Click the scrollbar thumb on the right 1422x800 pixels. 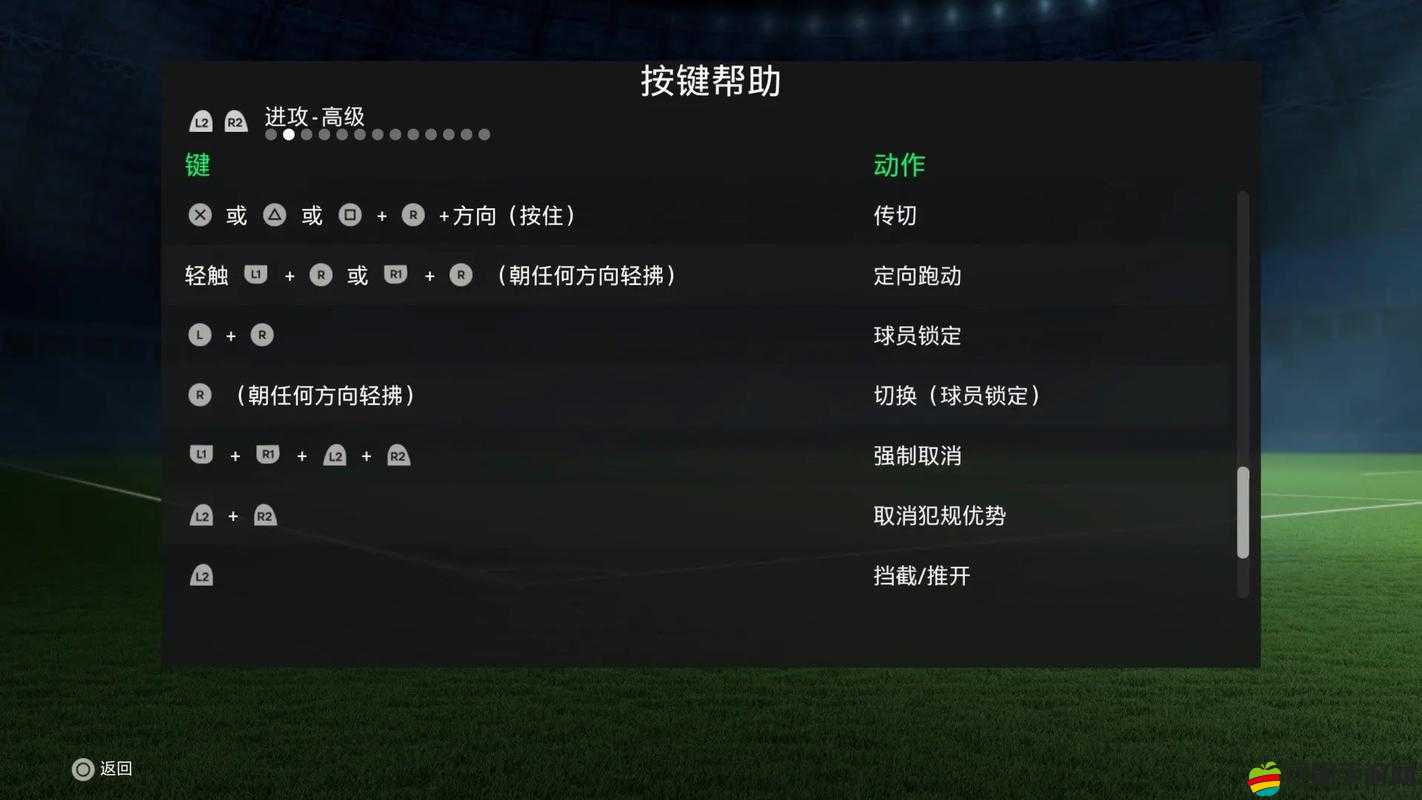click(x=1243, y=510)
